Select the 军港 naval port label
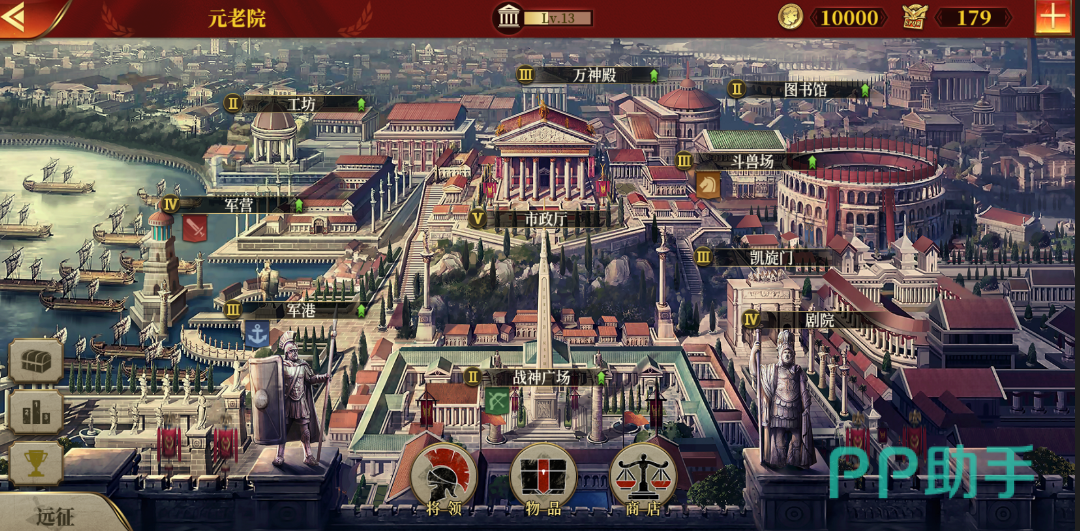 point(300,310)
